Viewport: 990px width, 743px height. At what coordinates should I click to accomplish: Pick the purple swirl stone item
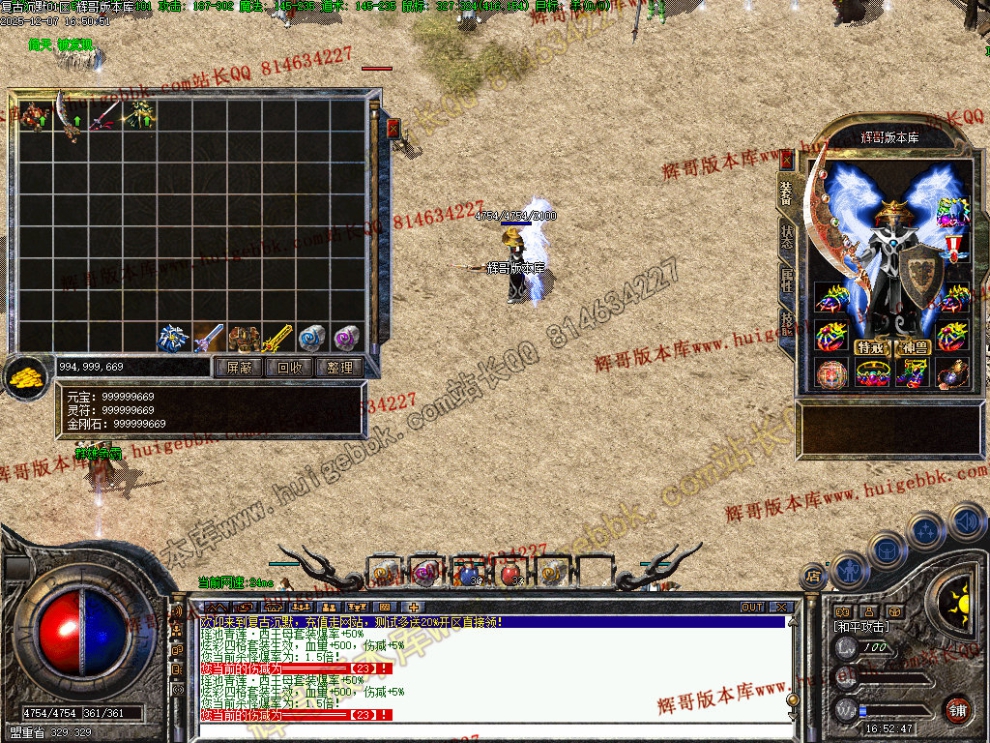(x=346, y=337)
